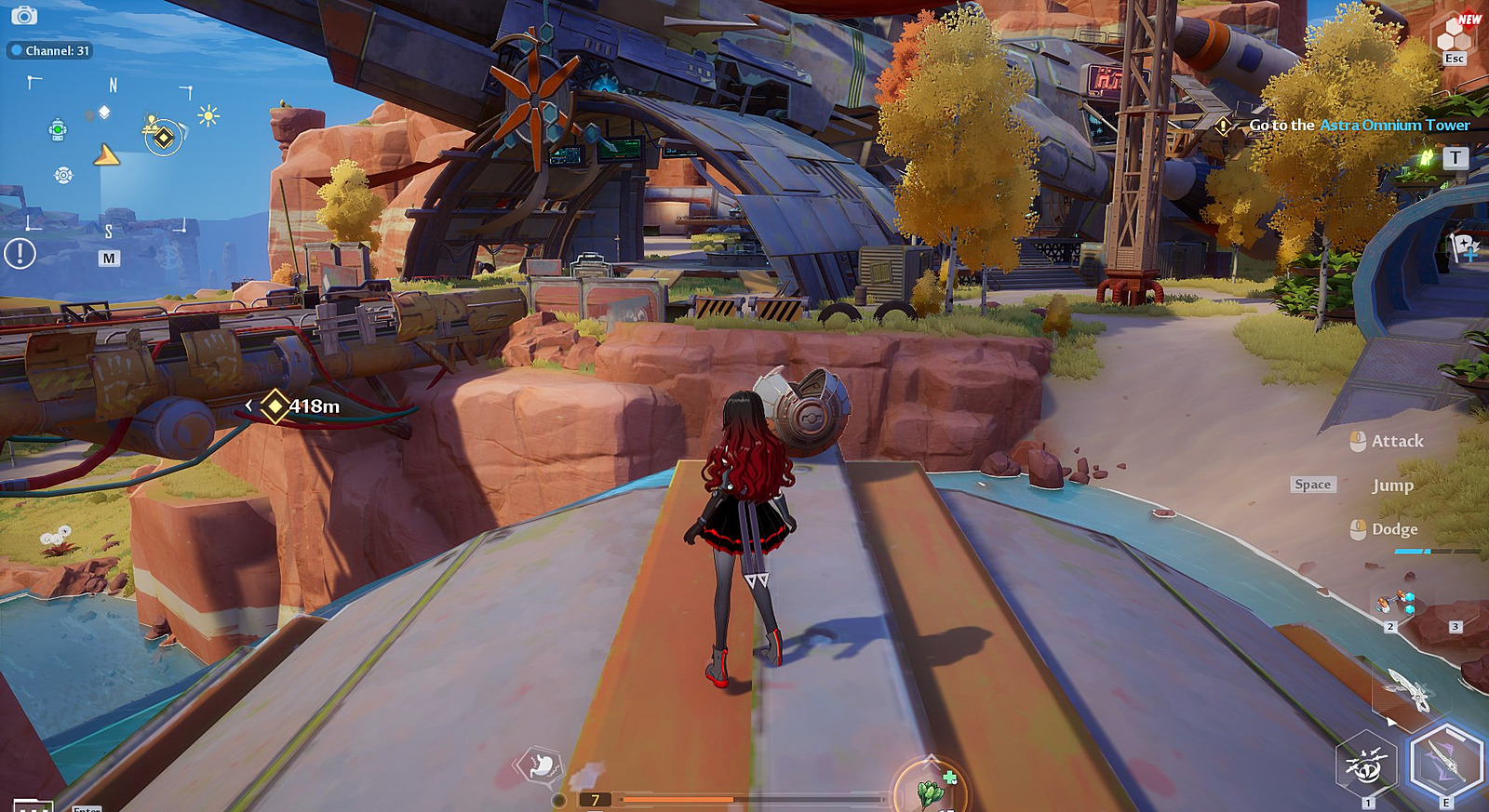Image resolution: width=1489 pixels, height=812 pixels.
Task: Click the exclamation alert icon
Action: click(x=20, y=253)
